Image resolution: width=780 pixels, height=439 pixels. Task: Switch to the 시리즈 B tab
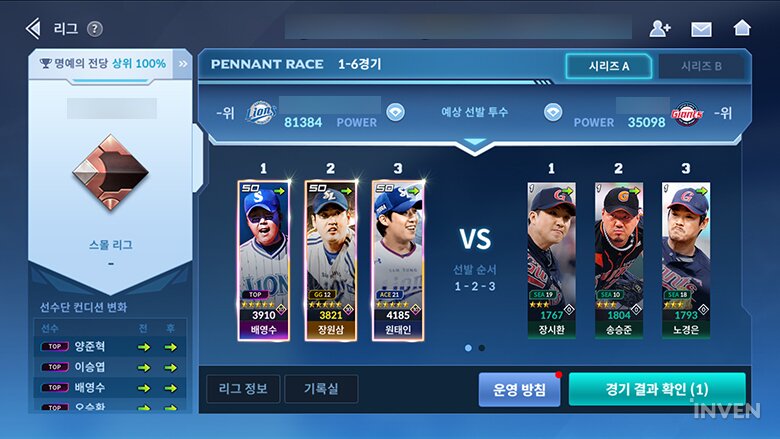click(x=702, y=66)
